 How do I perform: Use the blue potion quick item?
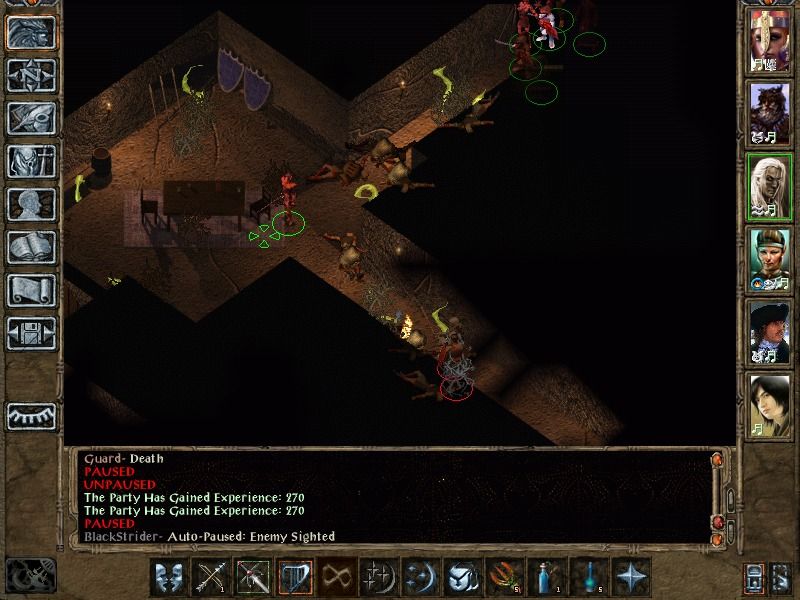point(545,577)
